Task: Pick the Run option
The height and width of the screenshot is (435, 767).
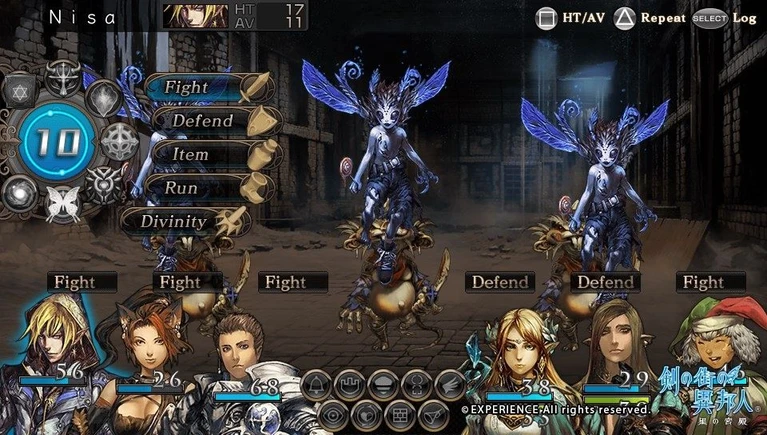Action: pos(182,188)
